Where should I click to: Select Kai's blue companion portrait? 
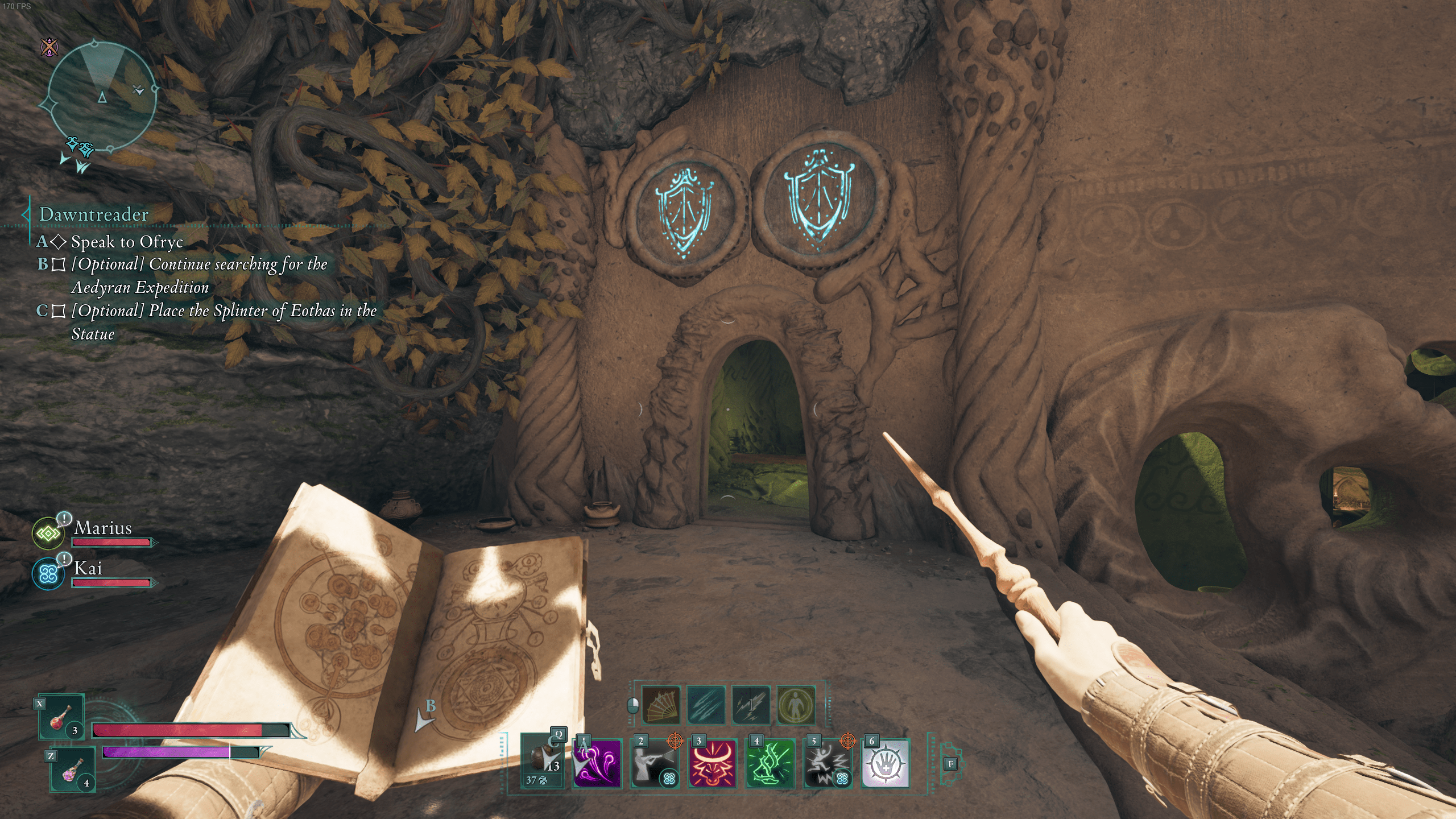pyautogui.click(x=48, y=573)
